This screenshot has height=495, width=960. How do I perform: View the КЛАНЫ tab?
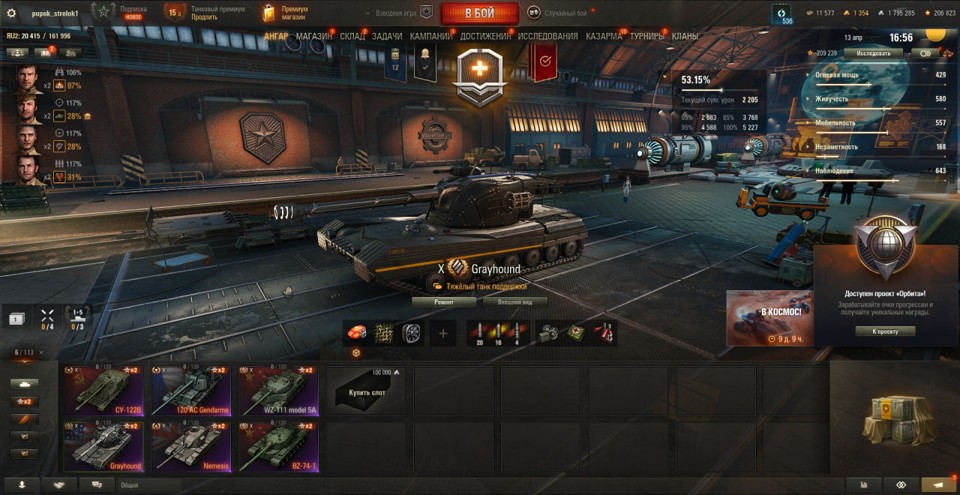[685, 36]
